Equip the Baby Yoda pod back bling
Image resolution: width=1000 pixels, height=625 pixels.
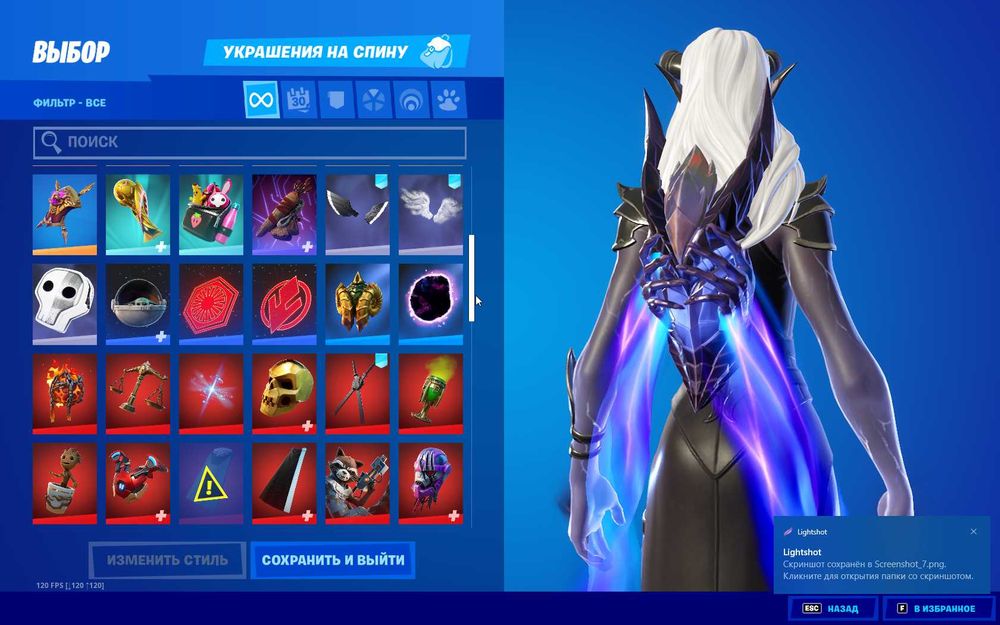[138, 304]
